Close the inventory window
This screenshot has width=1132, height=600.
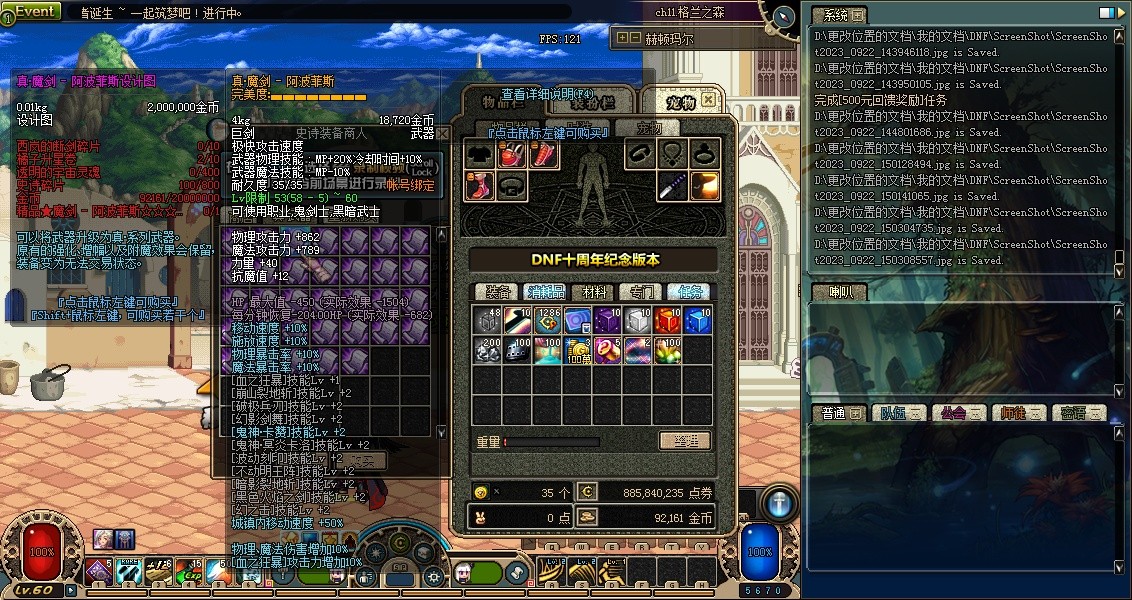tap(708, 99)
